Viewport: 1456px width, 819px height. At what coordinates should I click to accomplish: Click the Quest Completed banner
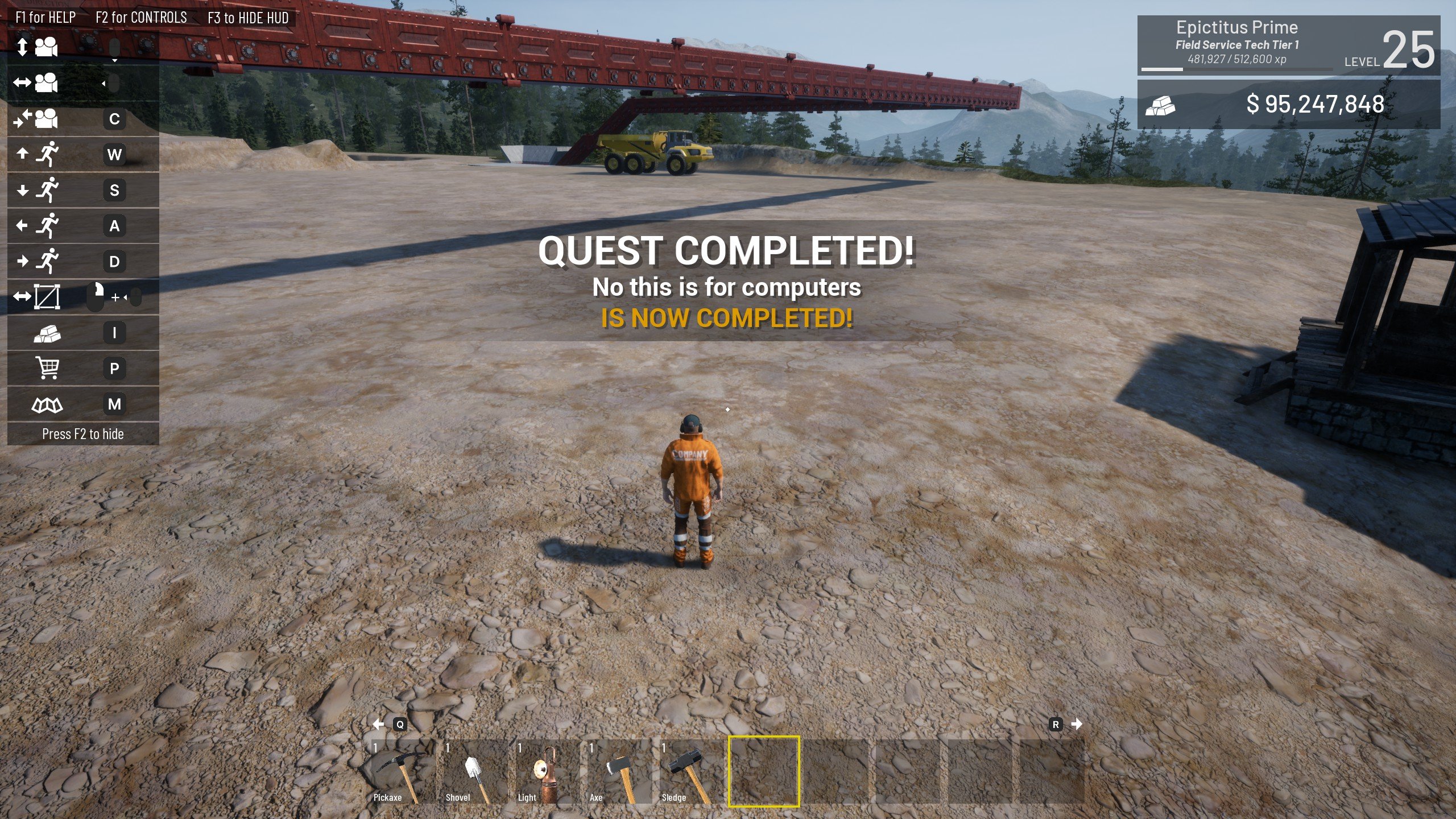(x=726, y=281)
